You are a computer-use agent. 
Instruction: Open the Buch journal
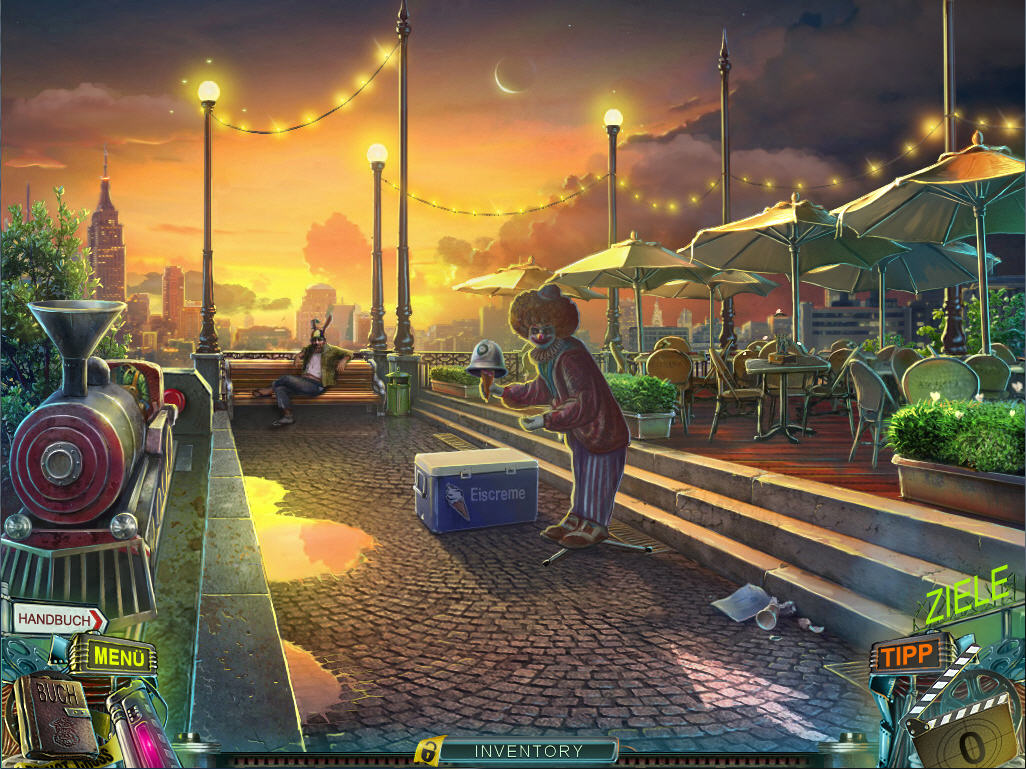coord(55,712)
